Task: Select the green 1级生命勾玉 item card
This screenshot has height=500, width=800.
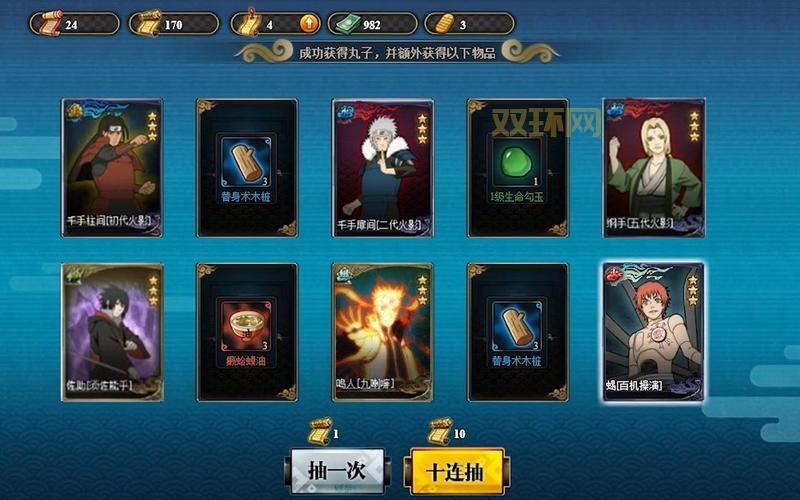Action: [x=517, y=167]
